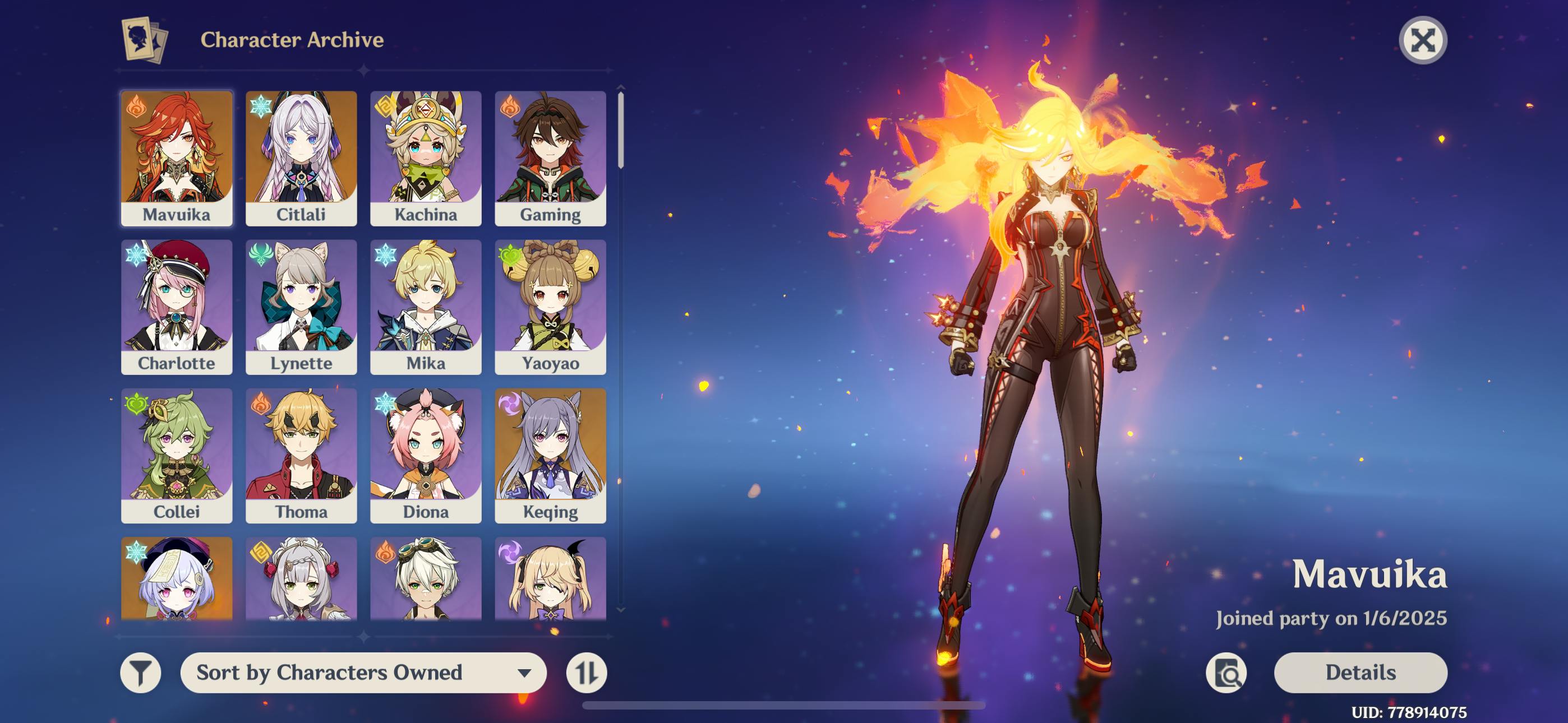Toggle the sort order arrows button
The height and width of the screenshot is (723, 1568).
pyautogui.click(x=586, y=673)
